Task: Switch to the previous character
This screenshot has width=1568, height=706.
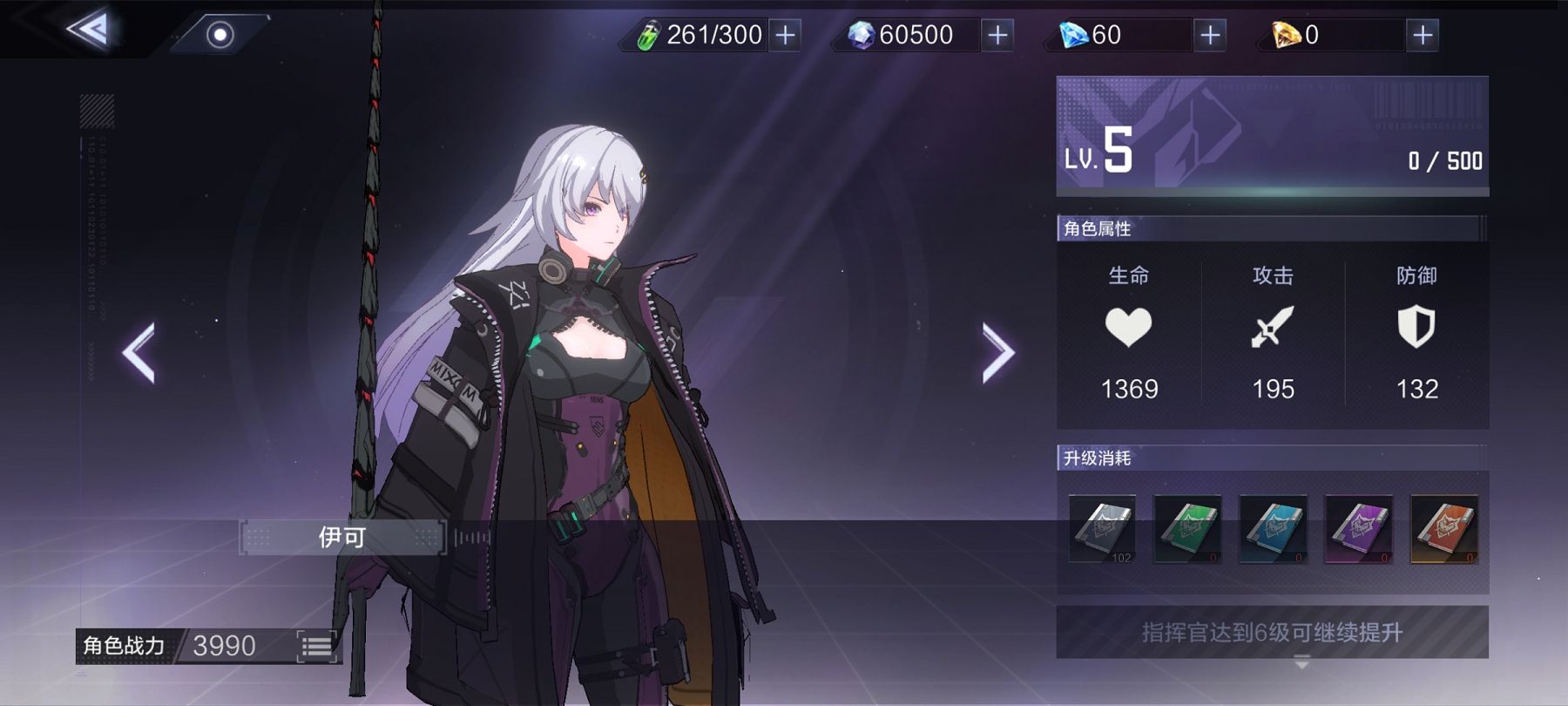Action: pyautogui.click(x=139, y=352)
